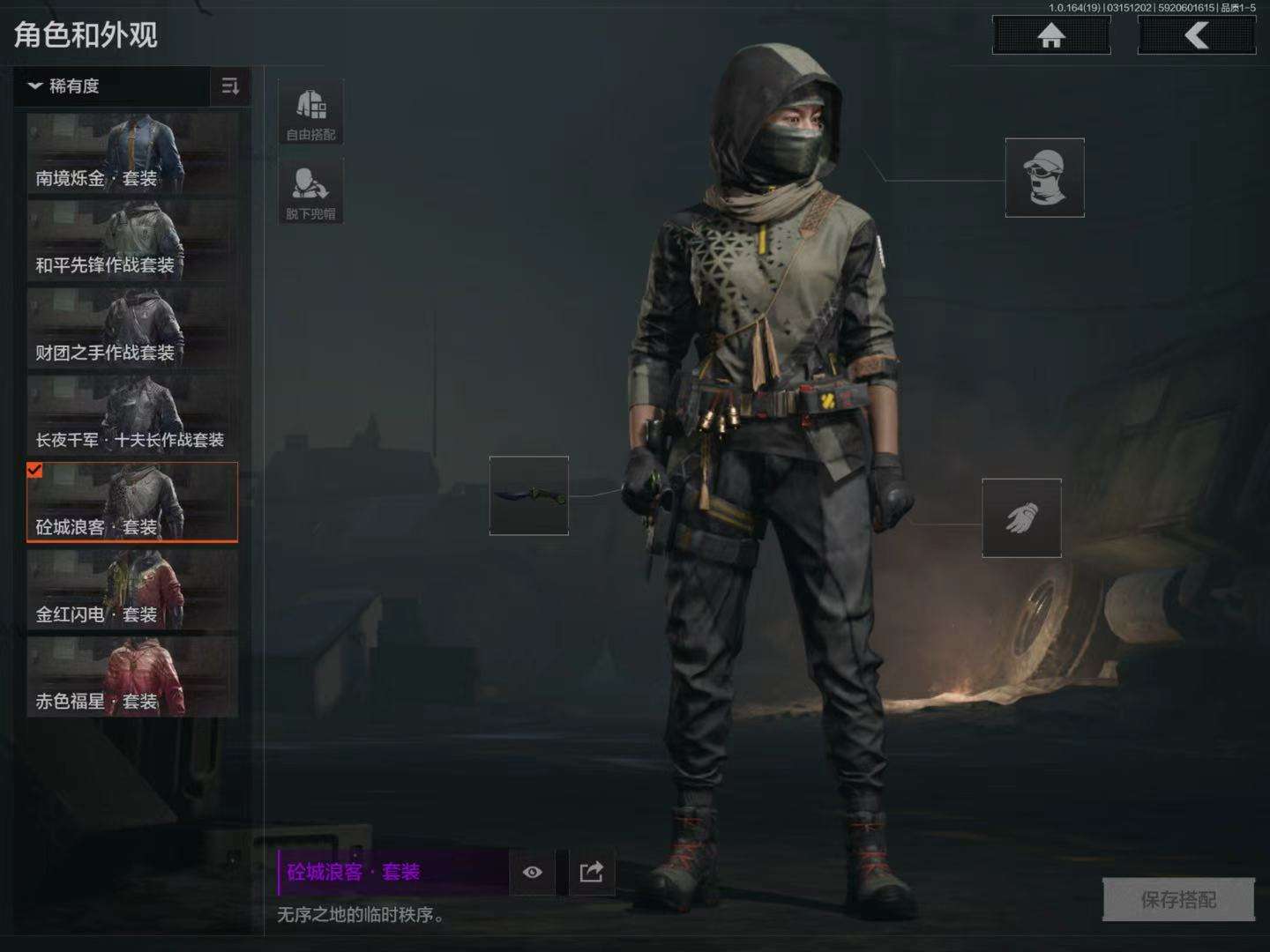
Task: Toggle the eye preview icon
Action: click(532, 872)
